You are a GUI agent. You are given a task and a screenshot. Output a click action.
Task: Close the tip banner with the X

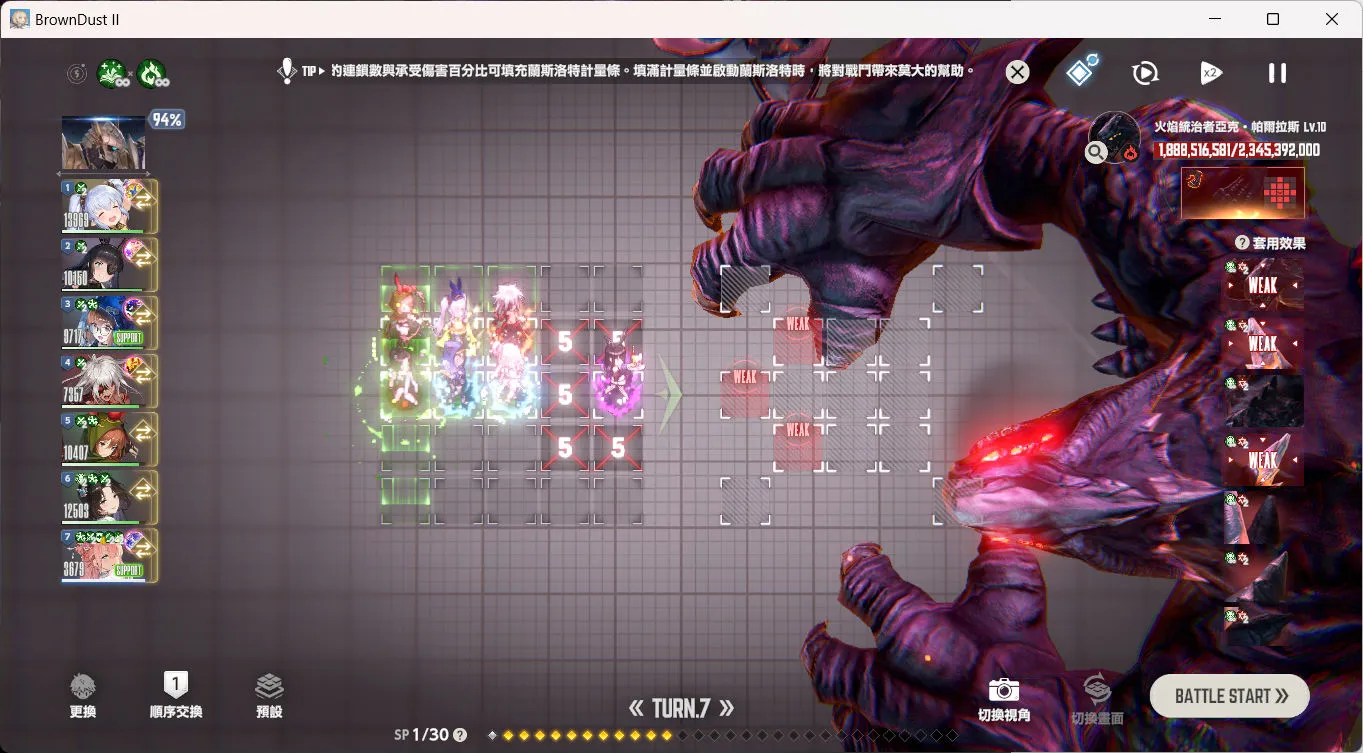pos(1017,72)
